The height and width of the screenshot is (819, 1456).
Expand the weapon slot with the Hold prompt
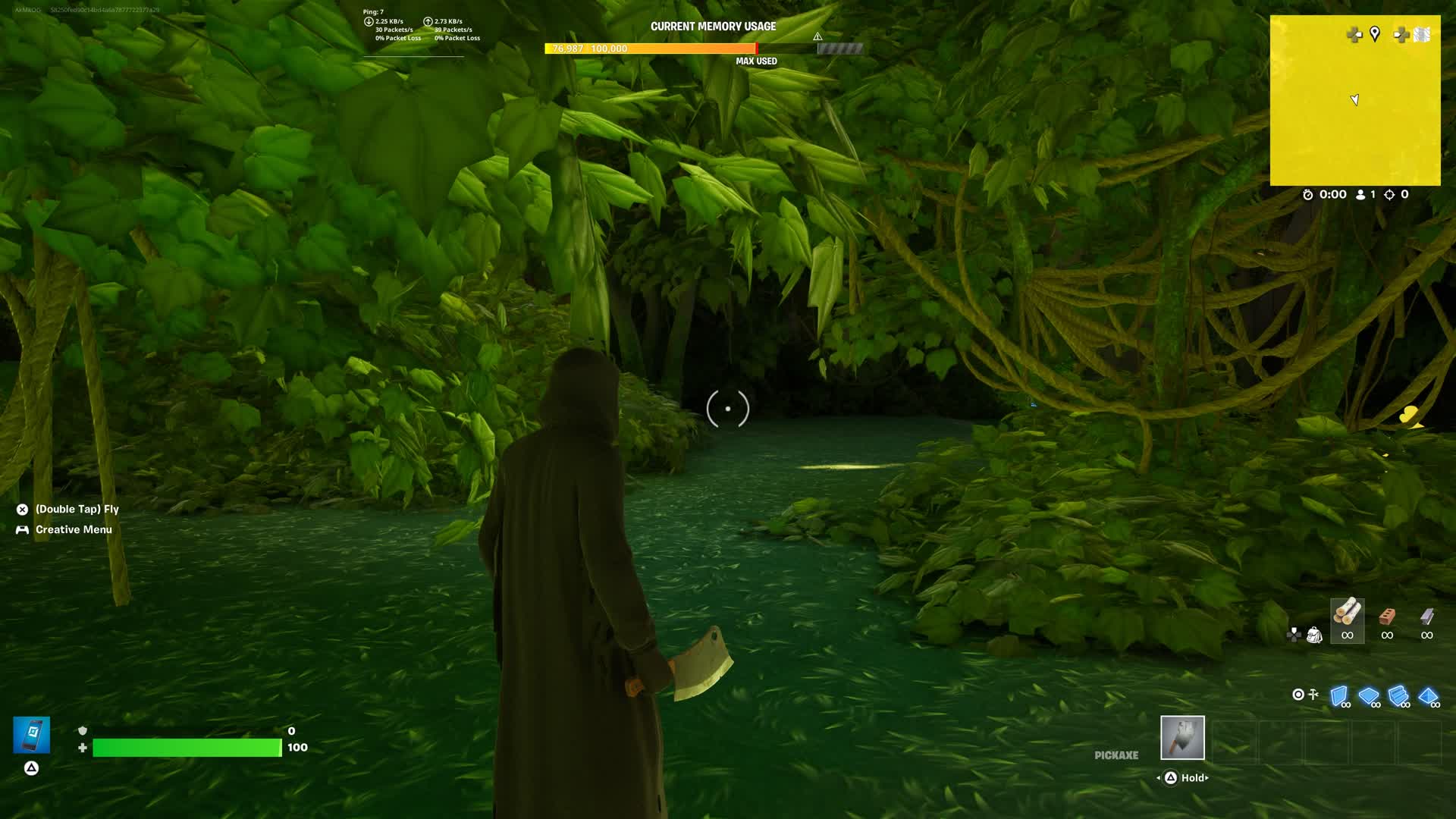click(x=1185, y=778)
